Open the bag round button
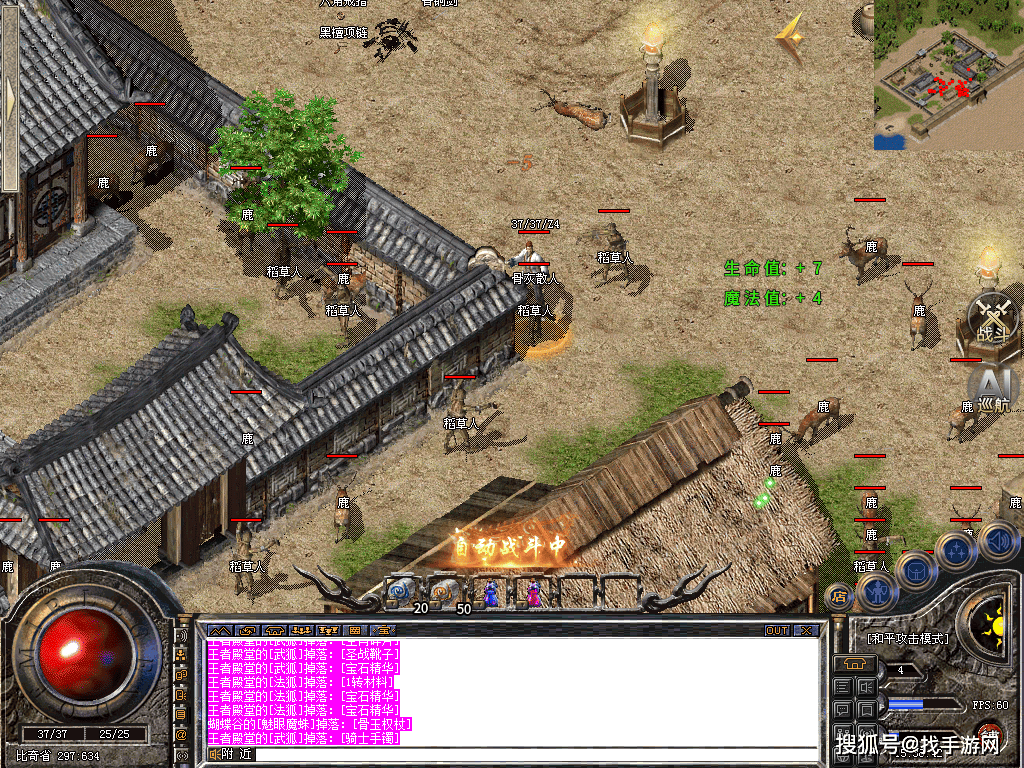The width and height of the screenshot is (1024, 768). tap(915, 571)
